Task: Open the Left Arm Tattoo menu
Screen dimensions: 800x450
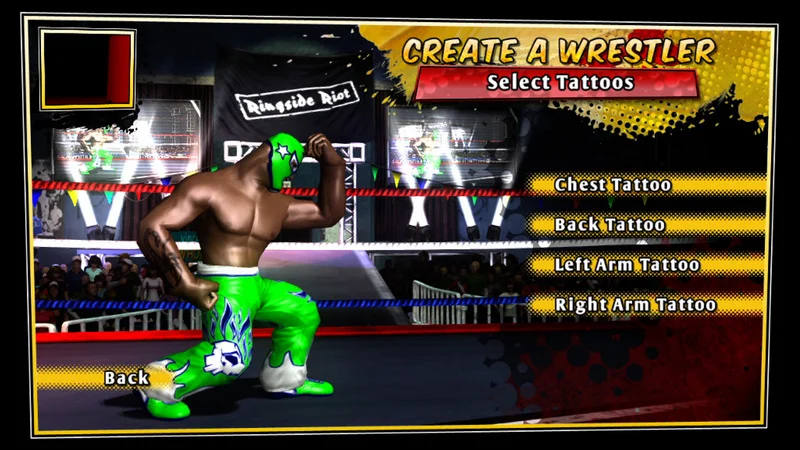Action: (x=627, y=265)
